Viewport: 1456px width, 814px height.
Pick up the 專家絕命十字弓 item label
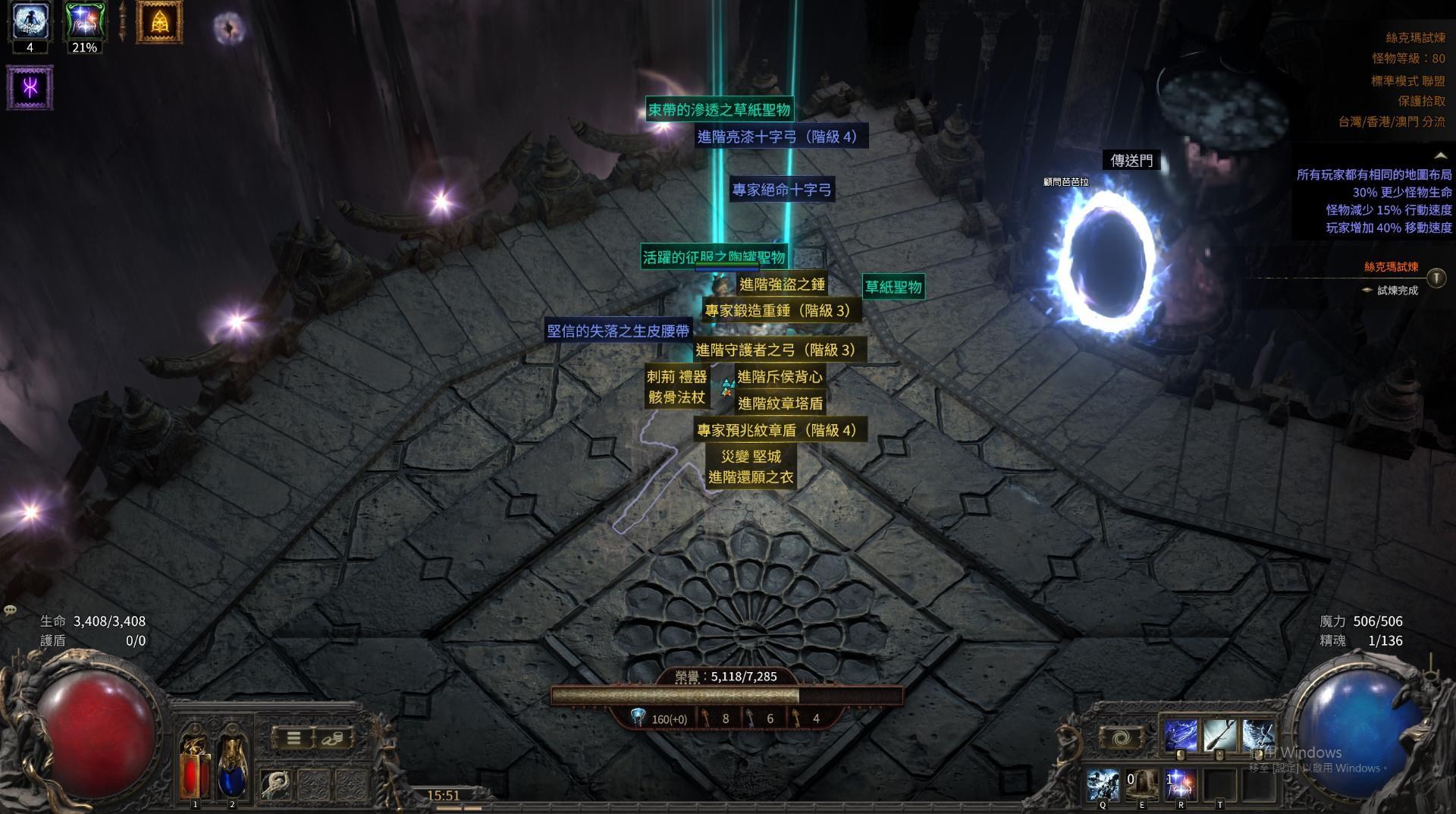pyautogui.click(x=782, y=190)
